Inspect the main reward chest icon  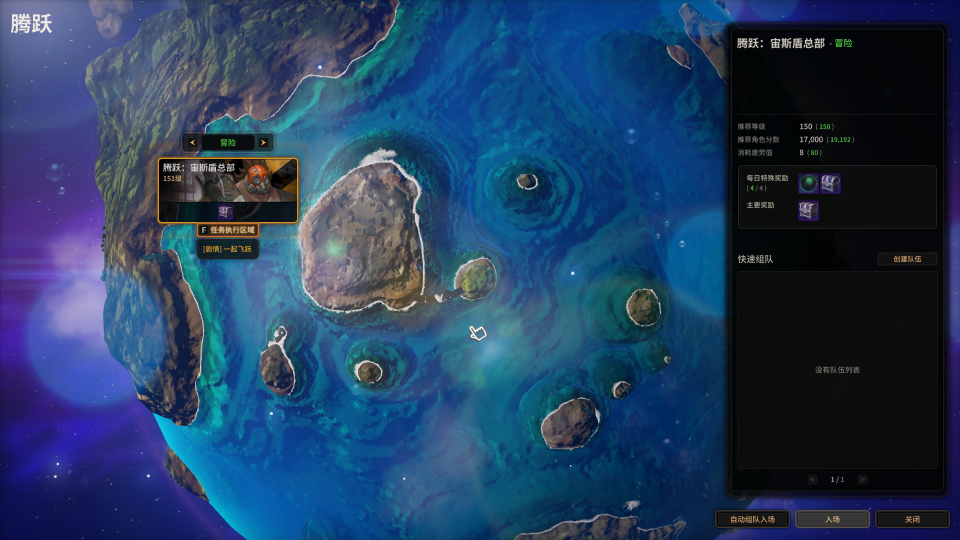(x=808, y=210)
